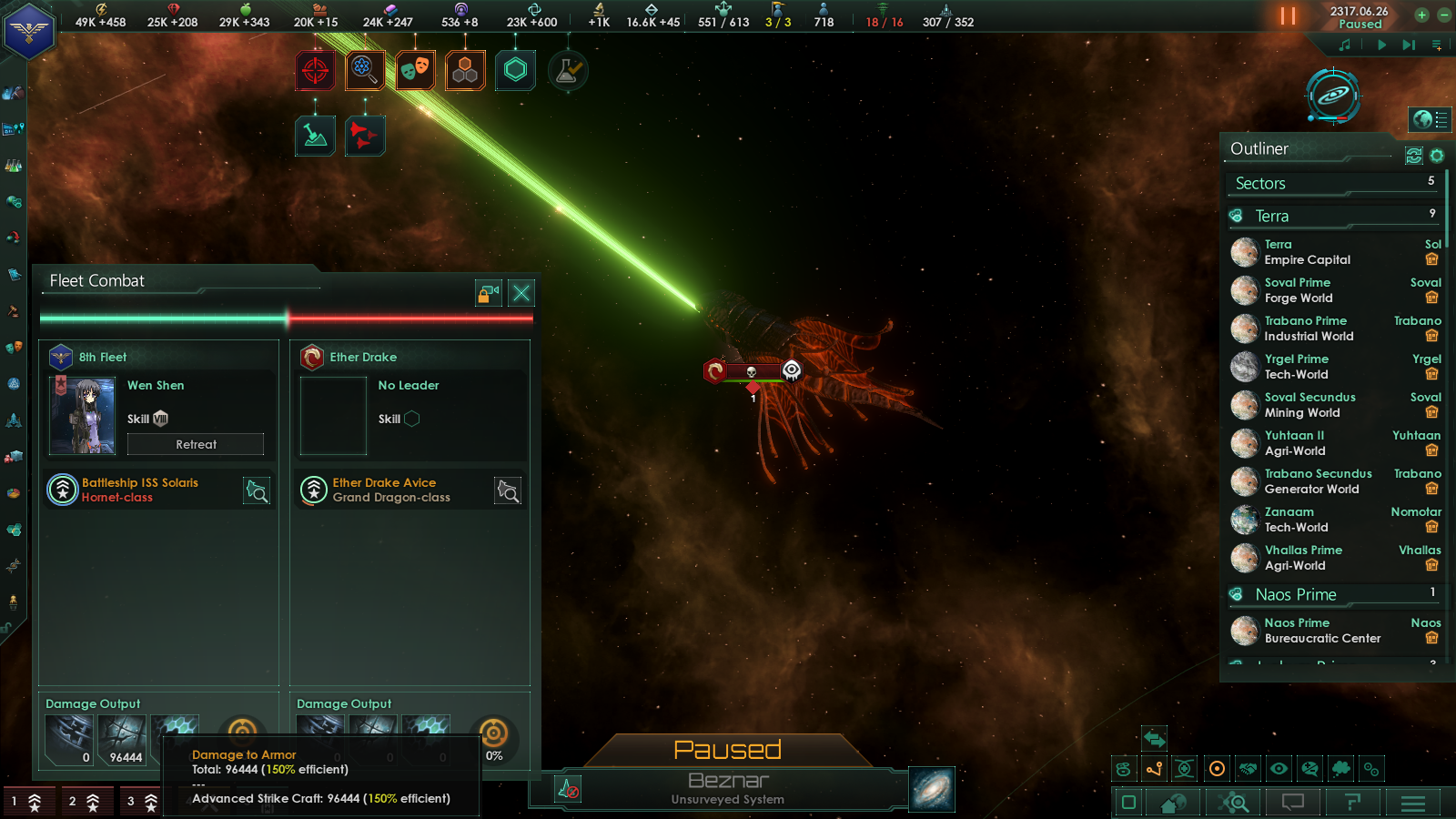The image size is (1456, 819).
Task: Inspect Battleship ISS Solaris ship details
Action: point(257,491)
